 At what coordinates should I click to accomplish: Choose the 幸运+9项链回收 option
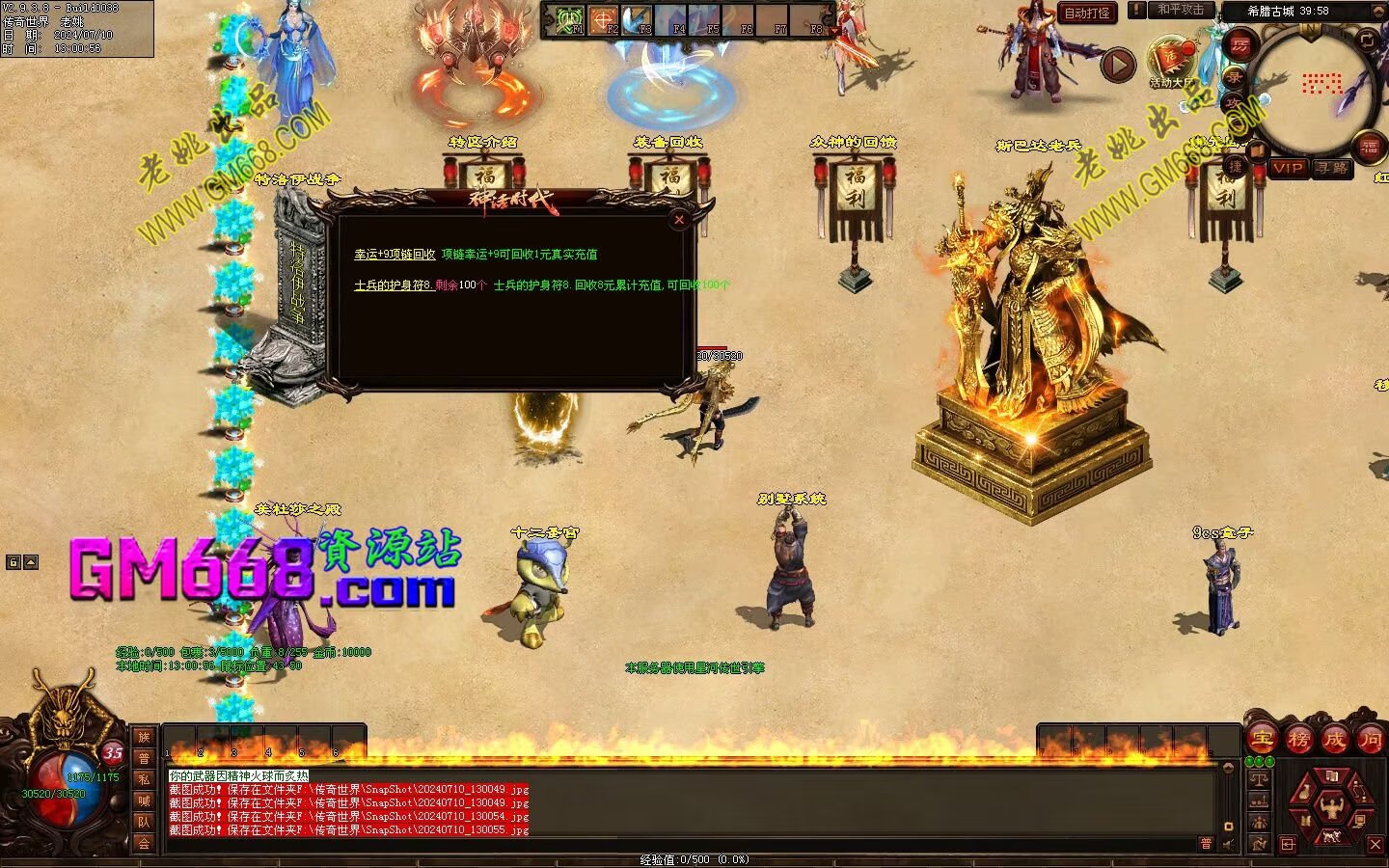click(395, 255)
